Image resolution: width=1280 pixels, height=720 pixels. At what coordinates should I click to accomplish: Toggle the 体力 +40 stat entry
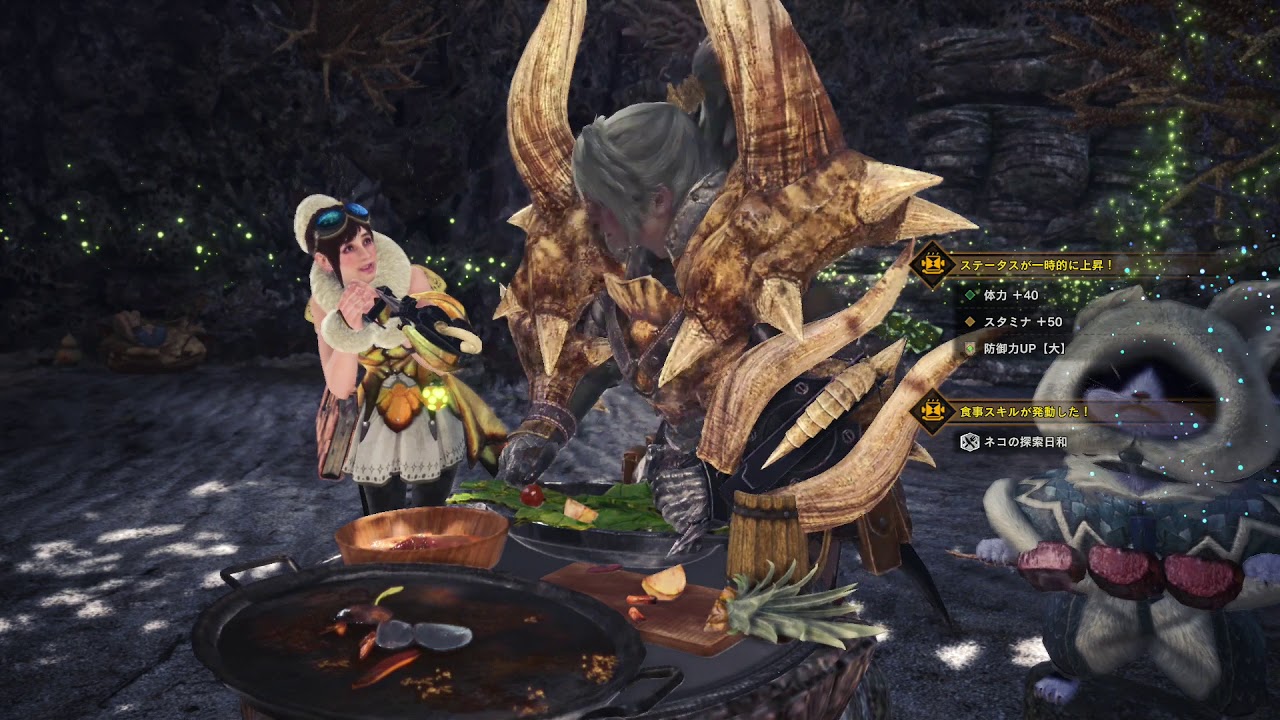click(1010, 294)
